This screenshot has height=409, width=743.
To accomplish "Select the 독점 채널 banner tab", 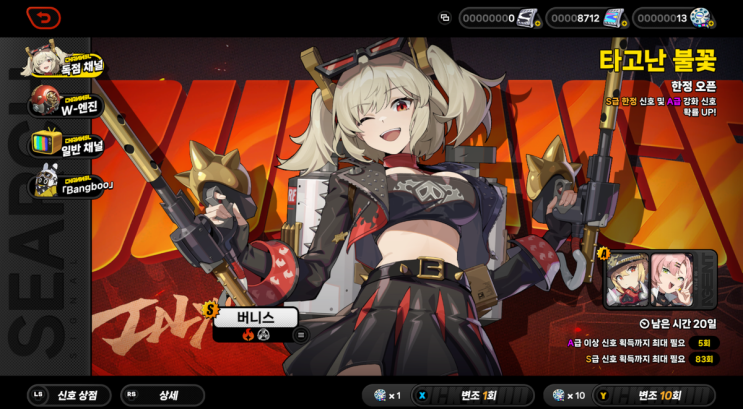I will click(66, 65).
